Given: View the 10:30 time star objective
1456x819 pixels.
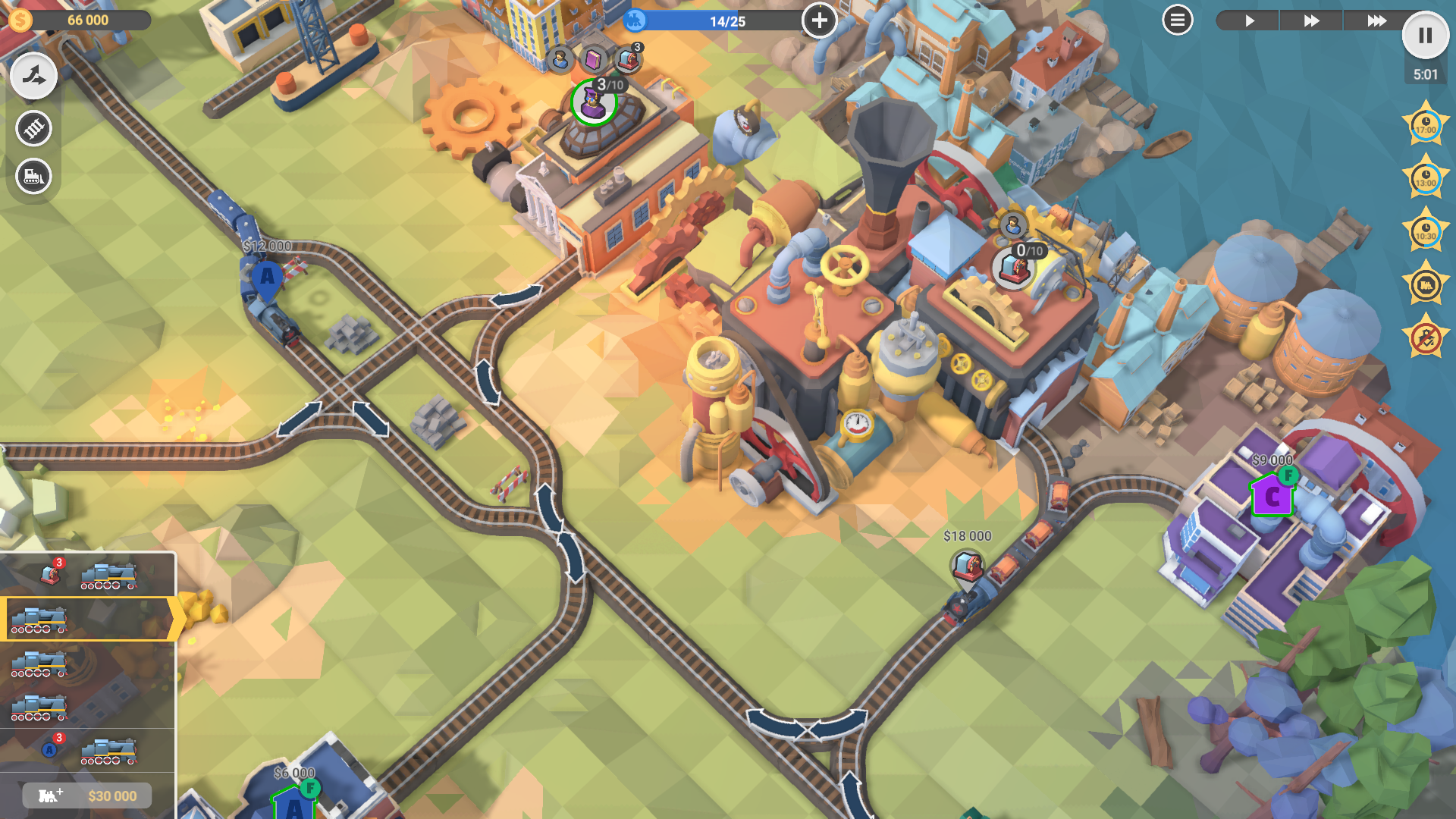Looking at the screenshot, I should pos(1426,232).
